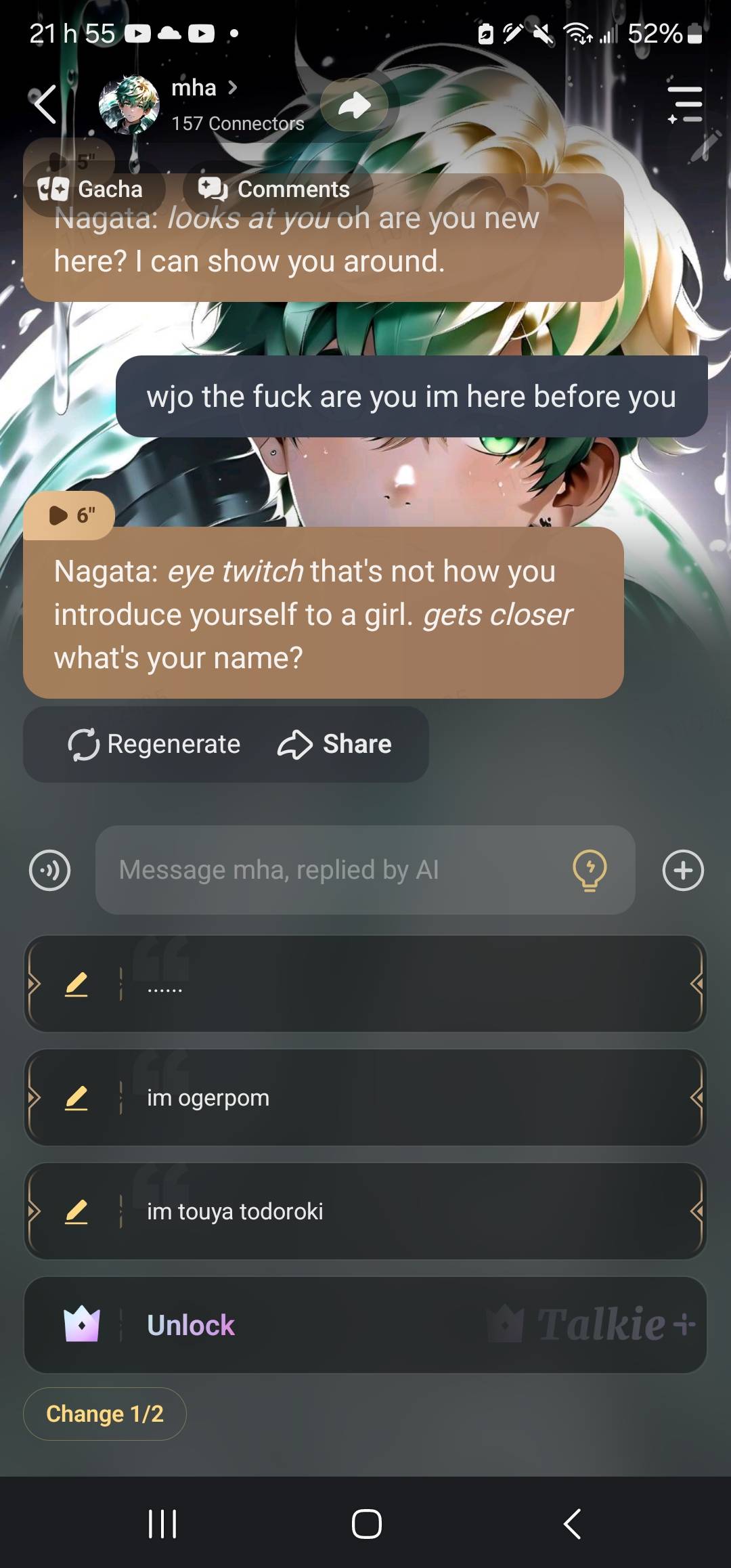Open the Comments section

[275, 189]
